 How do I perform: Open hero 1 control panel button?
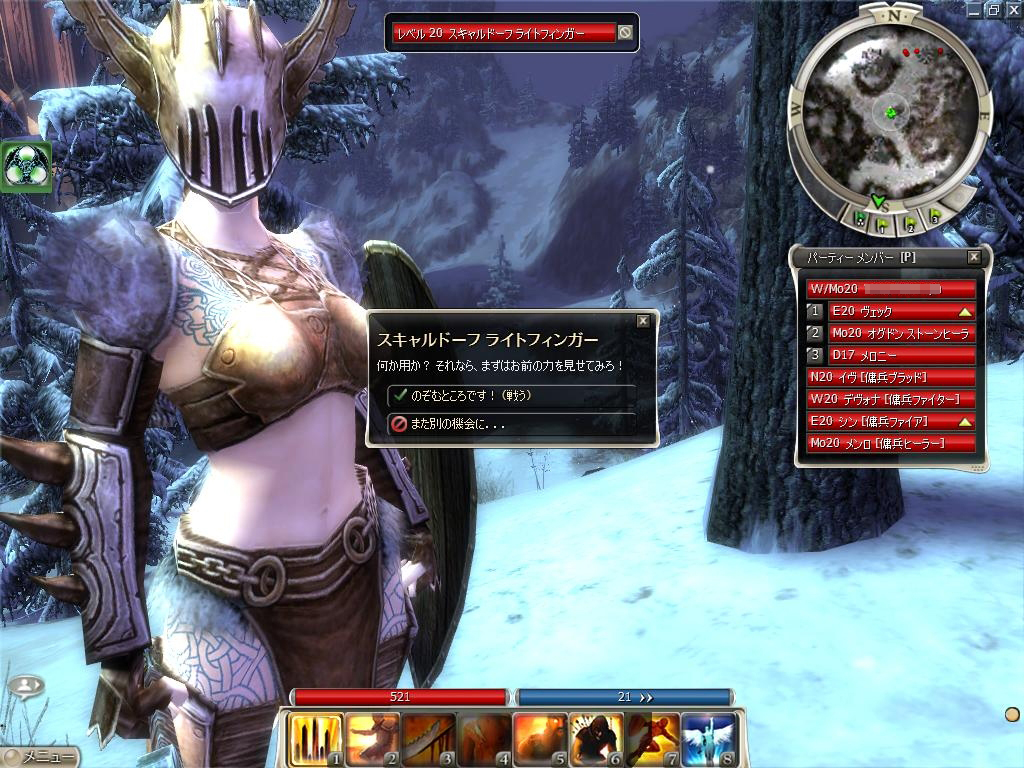816,311
